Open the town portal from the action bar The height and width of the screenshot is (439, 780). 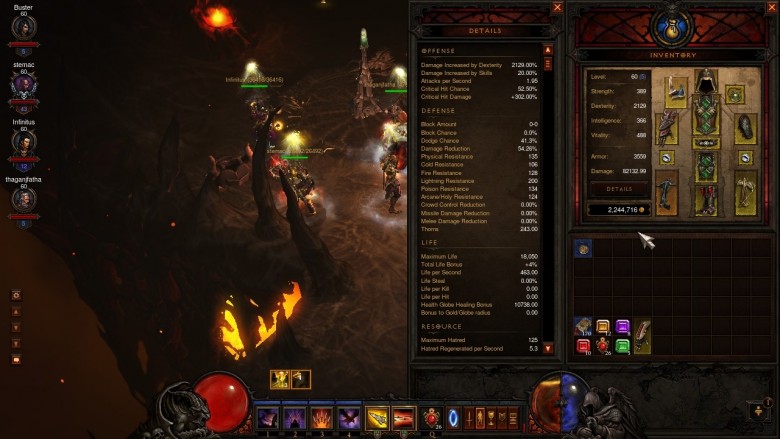coord(453,417)
